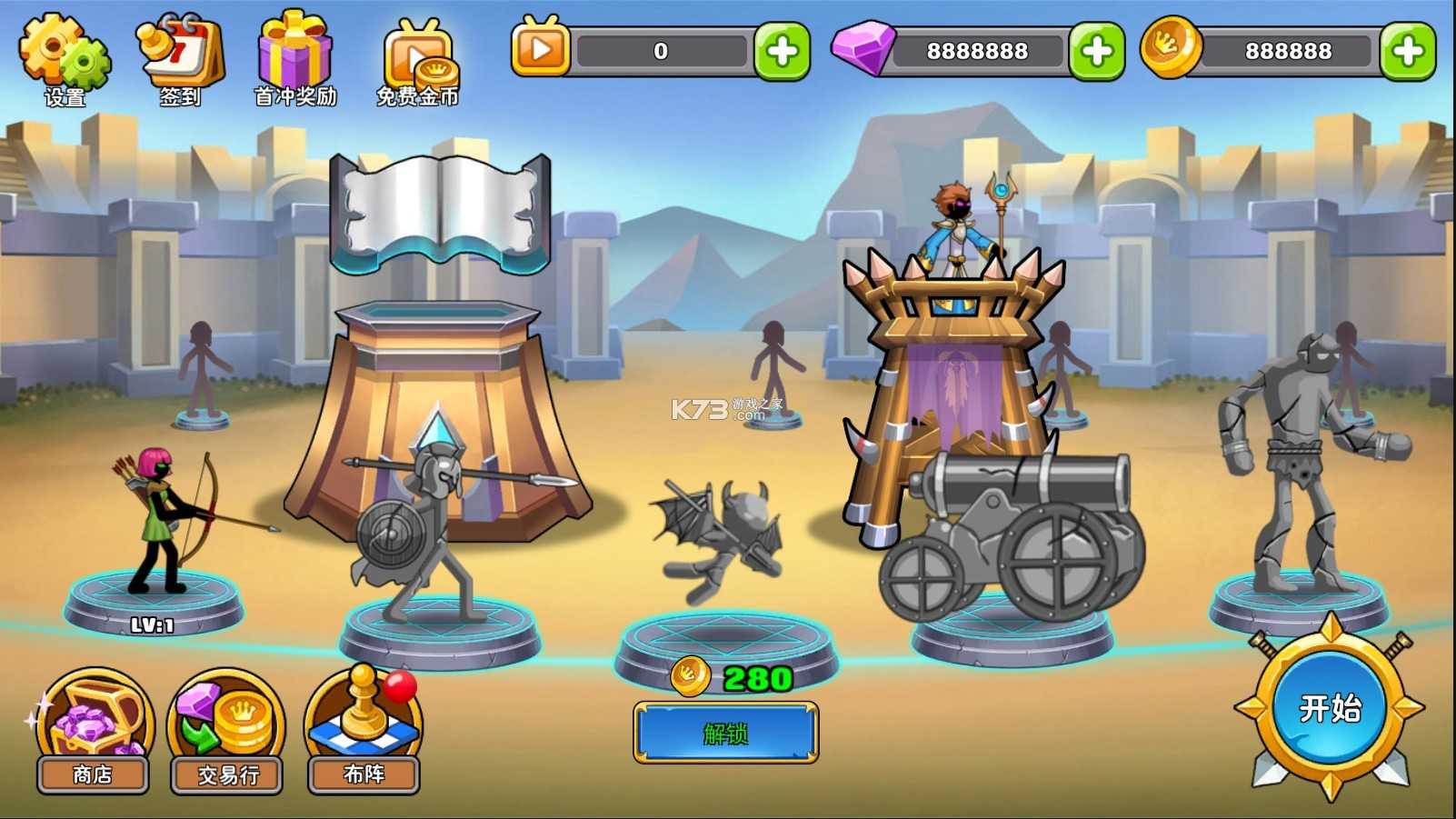Open the 商店 shop treasure chest
The height and width of the screenshot is (819, 1456).
pyautogui.click(x=93, y=729)
